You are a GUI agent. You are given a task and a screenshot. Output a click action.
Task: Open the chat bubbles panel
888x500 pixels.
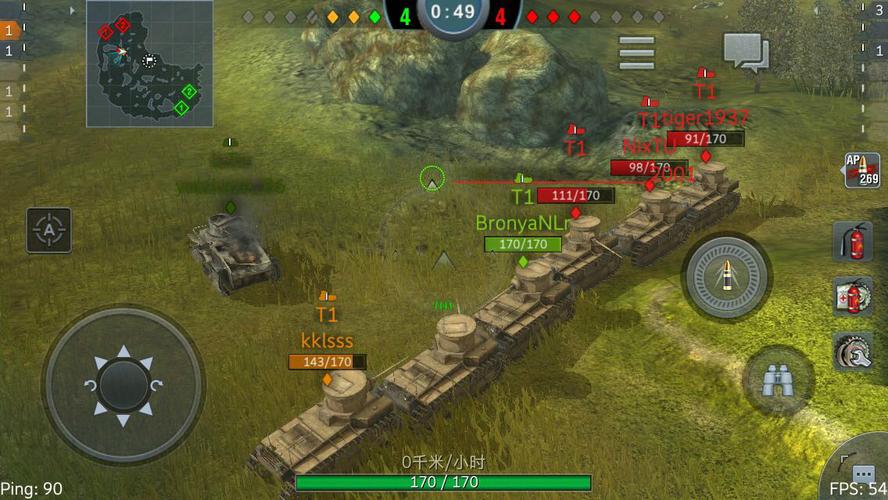(x=745, y=52)
